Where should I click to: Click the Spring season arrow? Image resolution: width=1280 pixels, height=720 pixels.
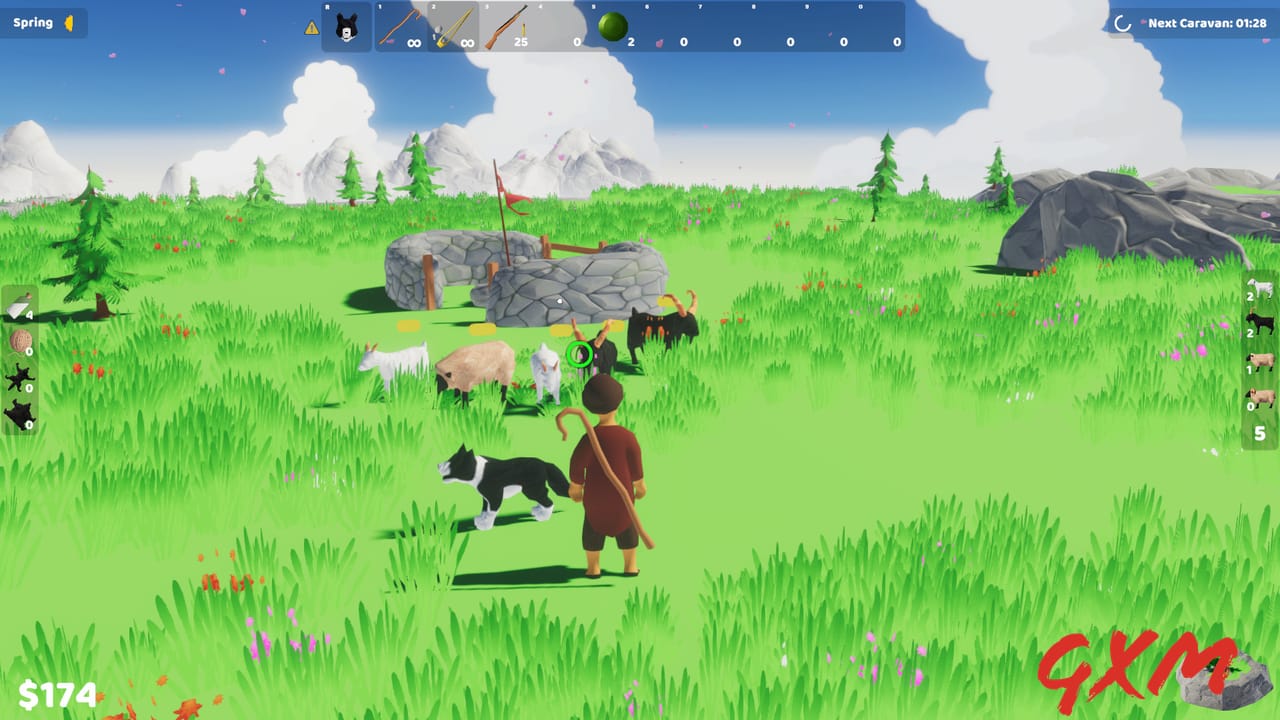pos(69,21)
